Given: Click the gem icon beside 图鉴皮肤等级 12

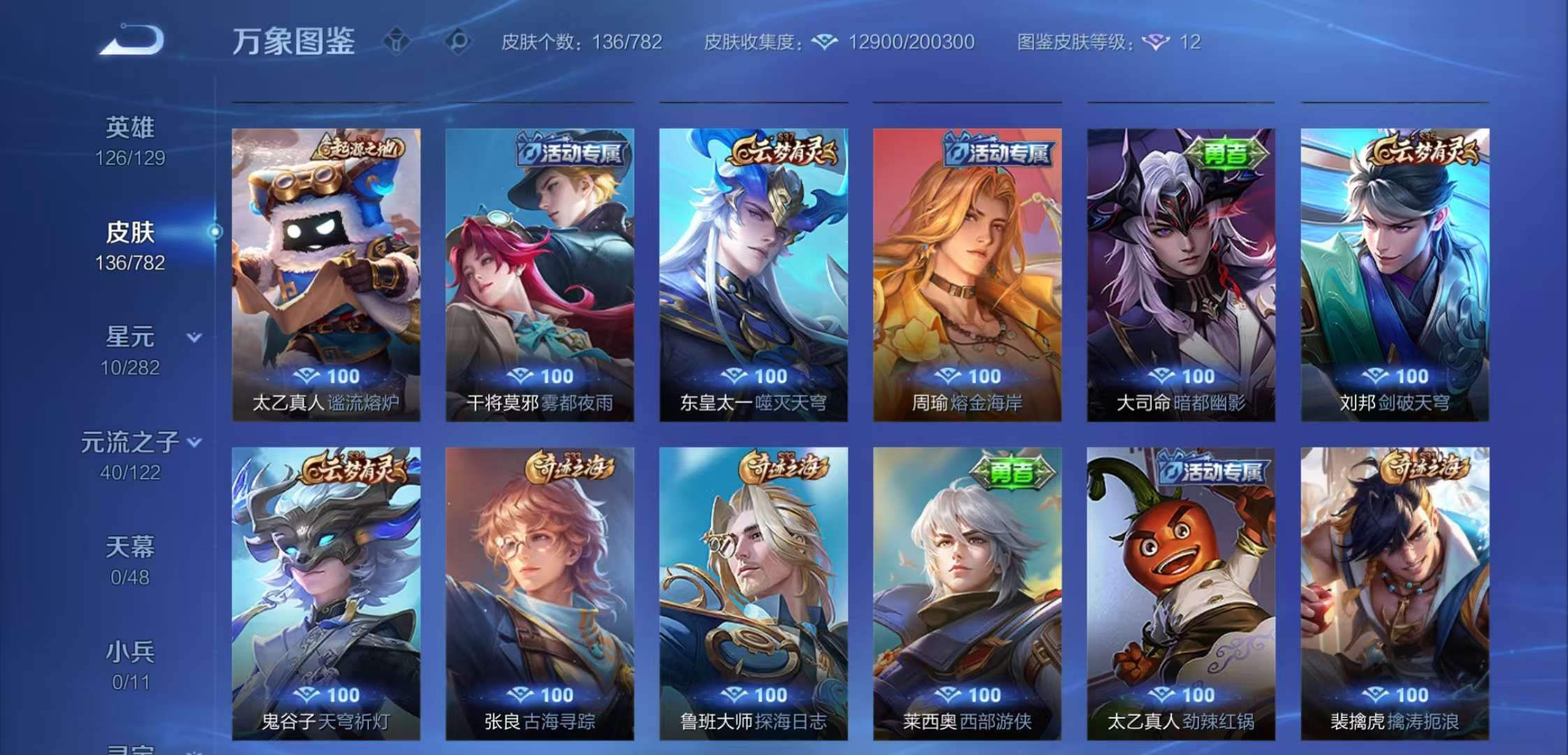Looking at the screenshot, I should click(1156, 43).
